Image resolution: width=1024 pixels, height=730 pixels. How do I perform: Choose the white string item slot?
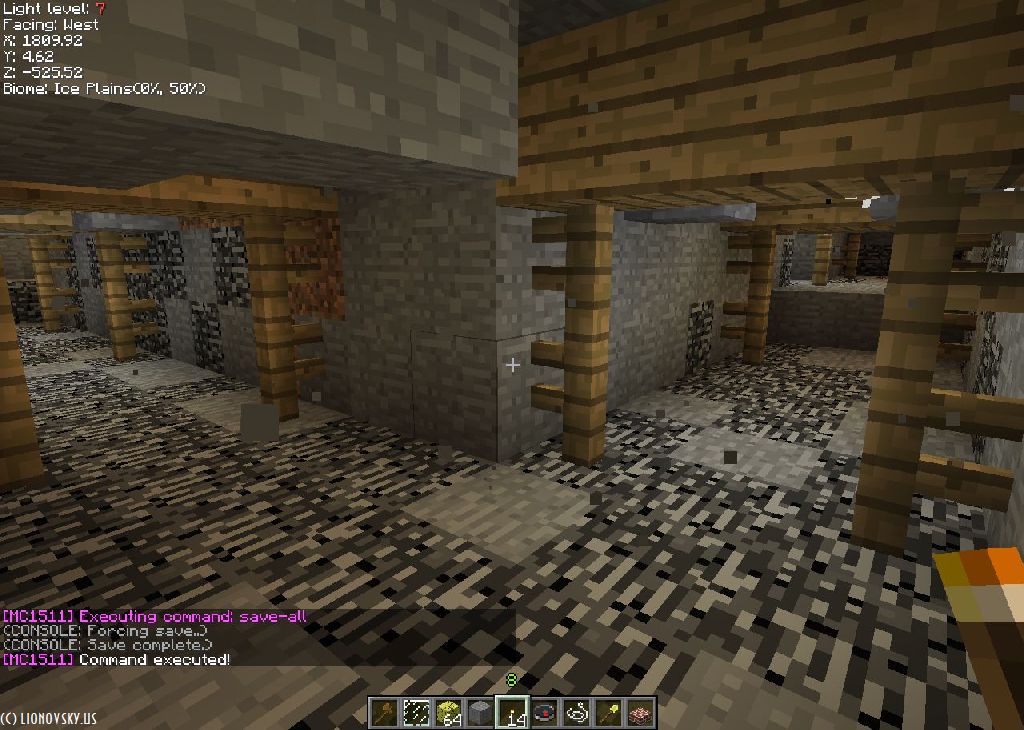coord(576,713)
